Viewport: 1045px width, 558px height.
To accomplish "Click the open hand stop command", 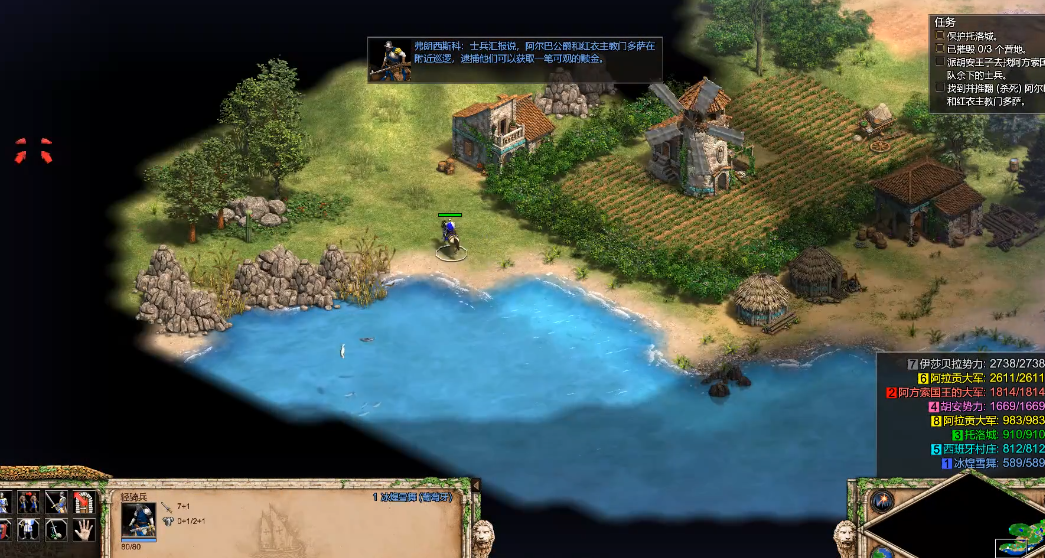I will point(83,529).
